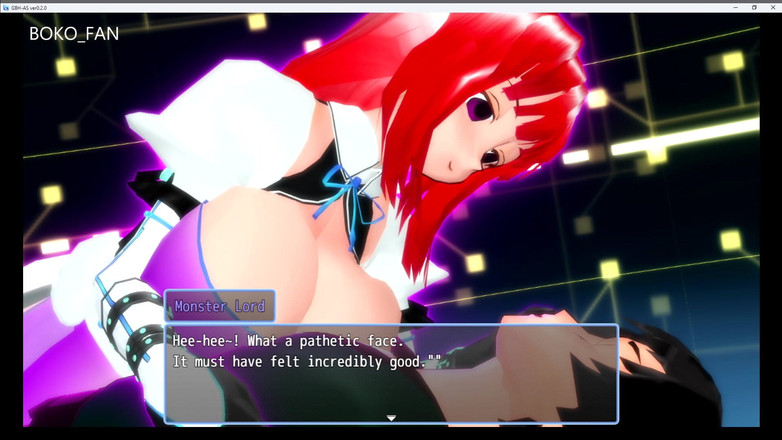Maximize the game window
This screenshot has height=440, width=782.
click(x=754, y=7)
